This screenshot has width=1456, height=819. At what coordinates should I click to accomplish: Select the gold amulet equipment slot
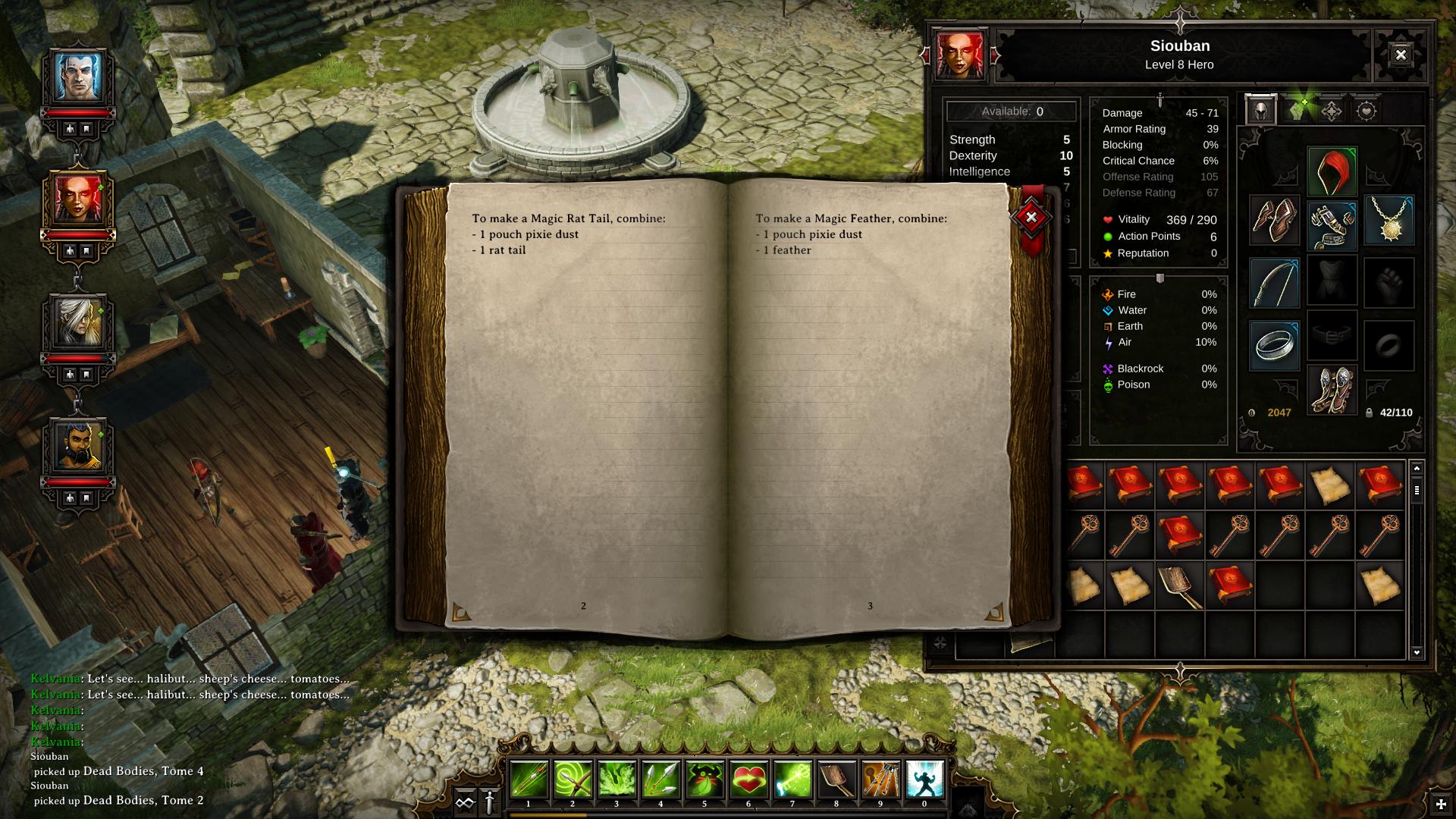pyautogui.click(x=1389, y=221)
